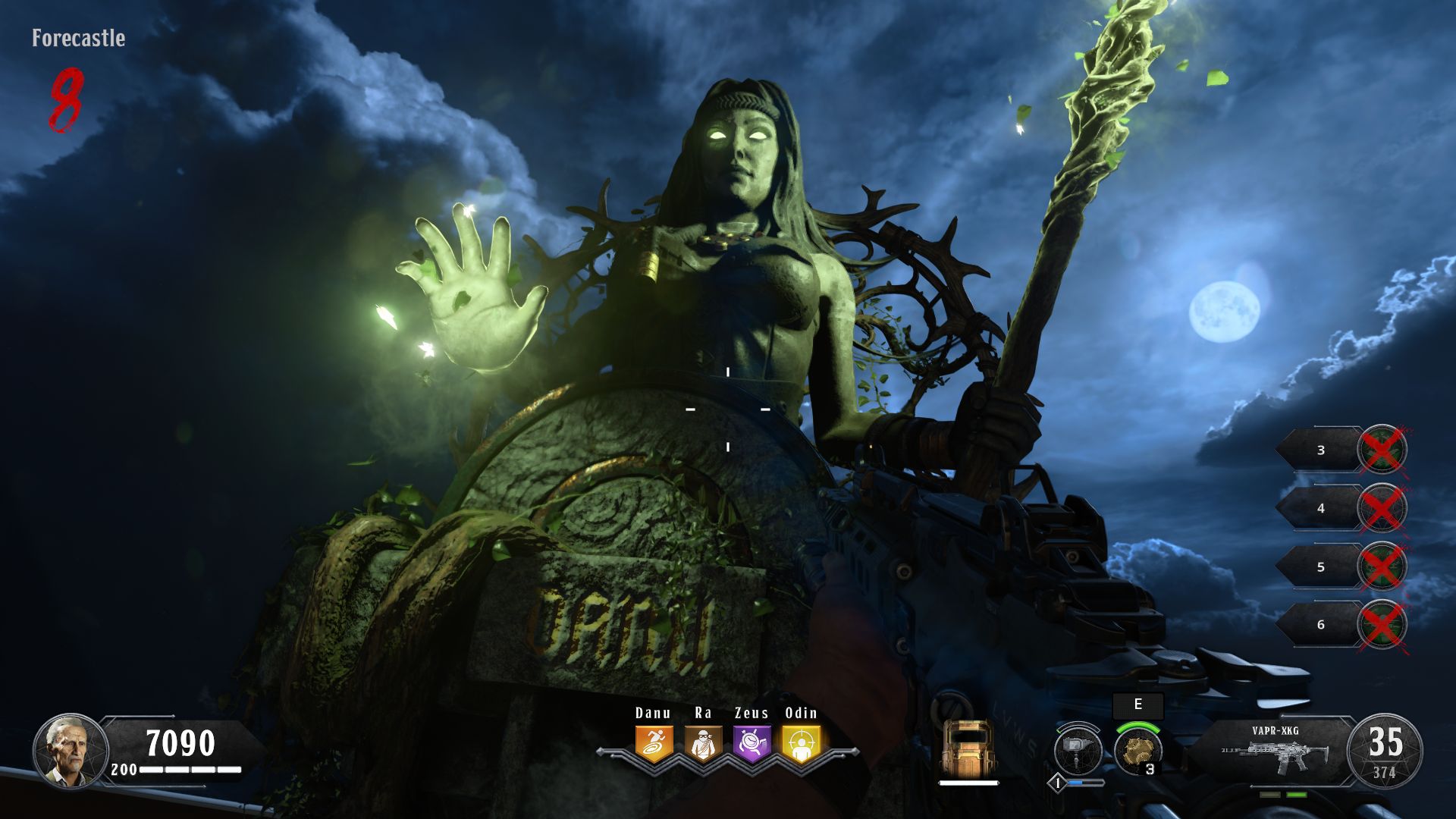The height and width of the screenshot is (819, 1456).
Task: Select crossed-out tracker entry number 4
Action: tap(1342, 508)
